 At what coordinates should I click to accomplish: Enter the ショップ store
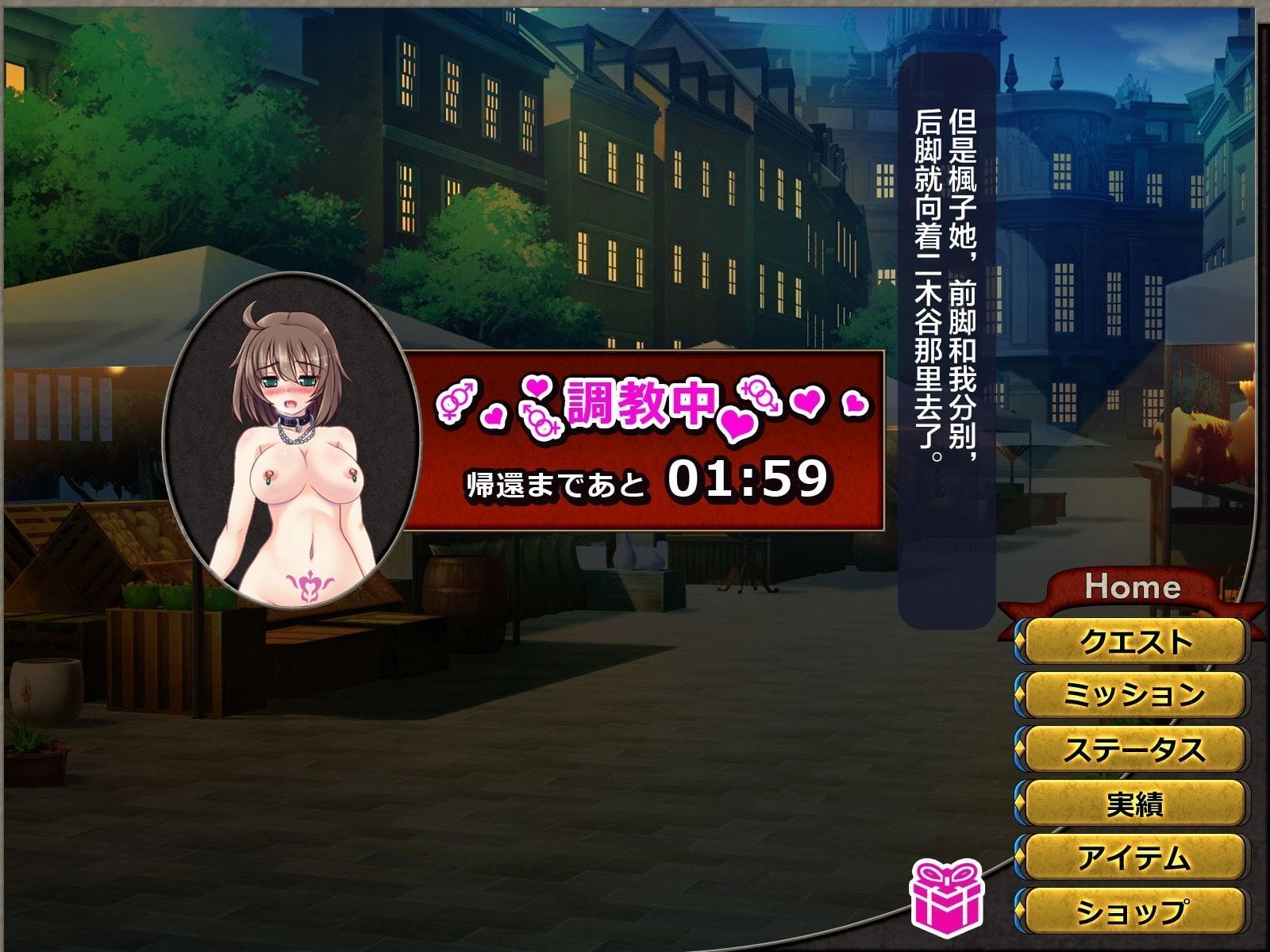1133,912
